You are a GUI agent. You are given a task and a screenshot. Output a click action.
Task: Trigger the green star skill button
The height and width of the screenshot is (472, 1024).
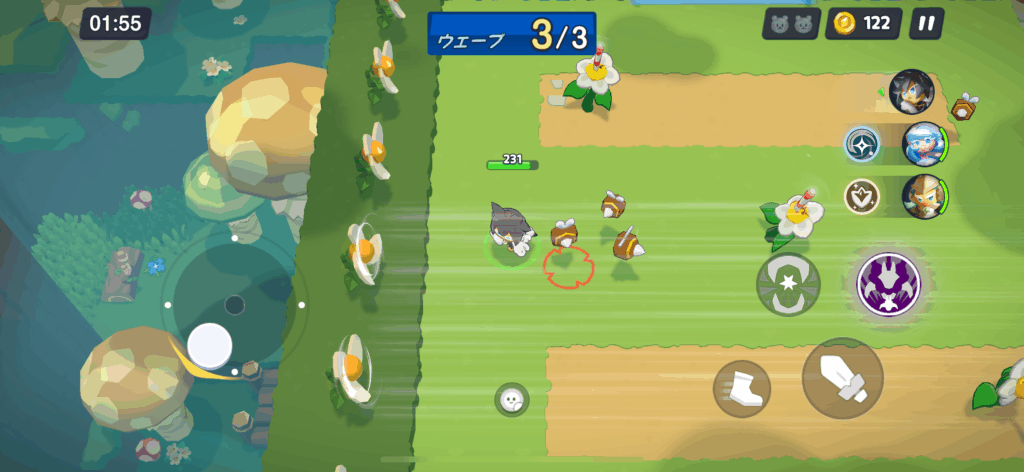point(788,282)
